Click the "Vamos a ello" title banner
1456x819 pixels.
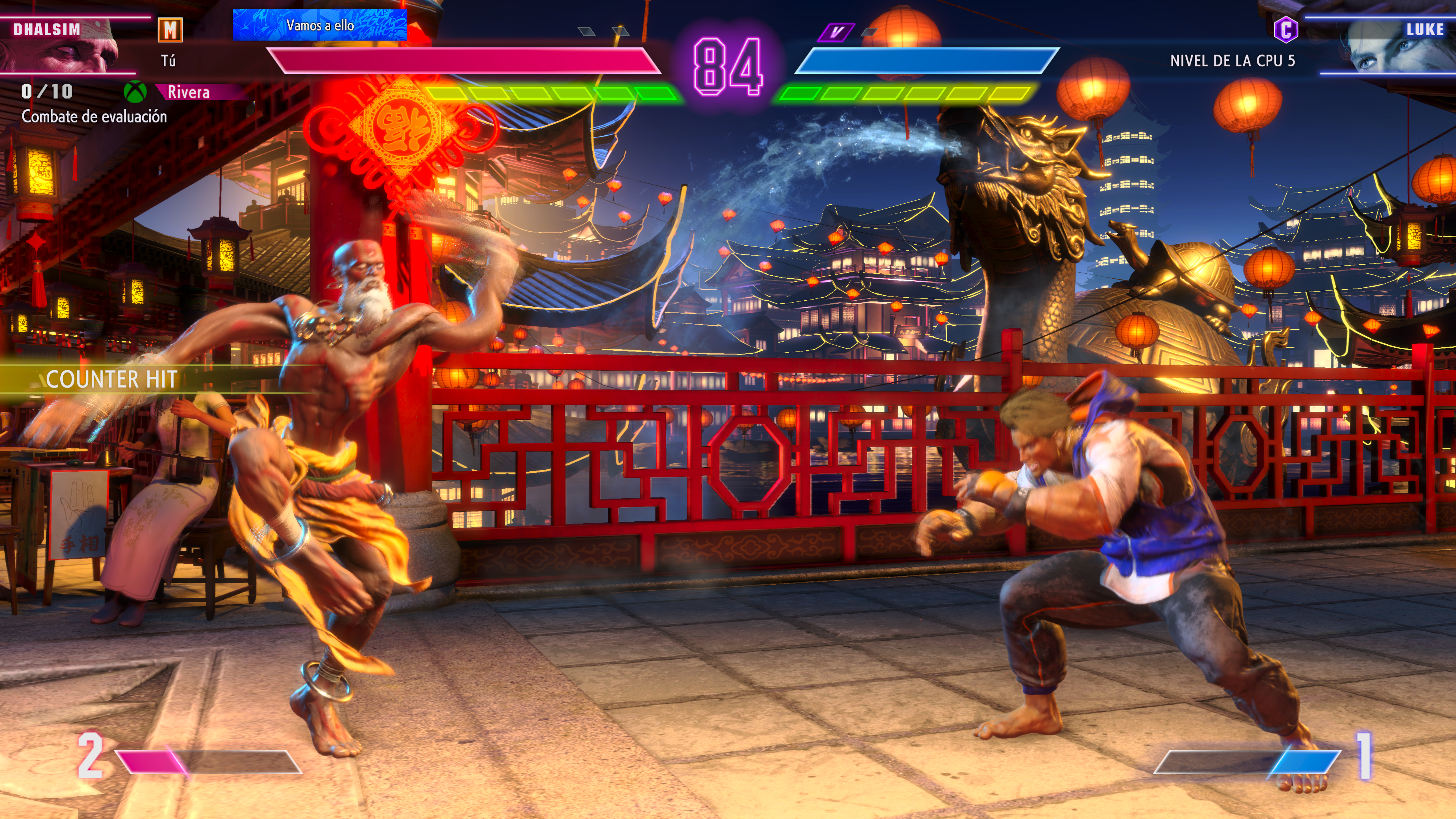tap(320, 25)
